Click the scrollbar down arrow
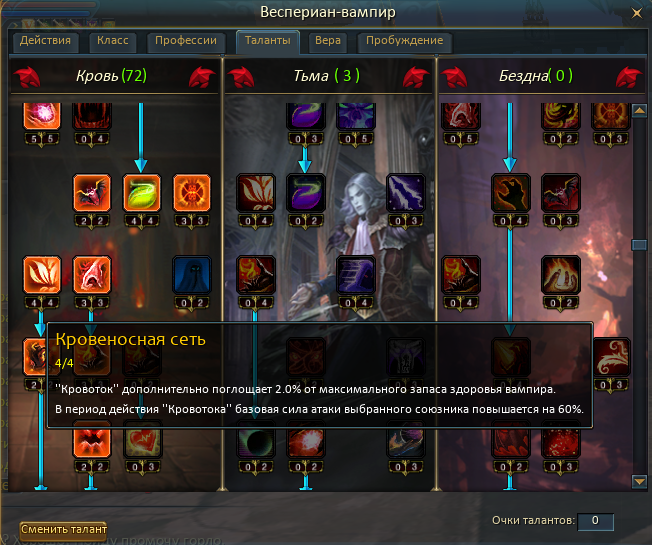The image size is (652, 545). point(638,481)
